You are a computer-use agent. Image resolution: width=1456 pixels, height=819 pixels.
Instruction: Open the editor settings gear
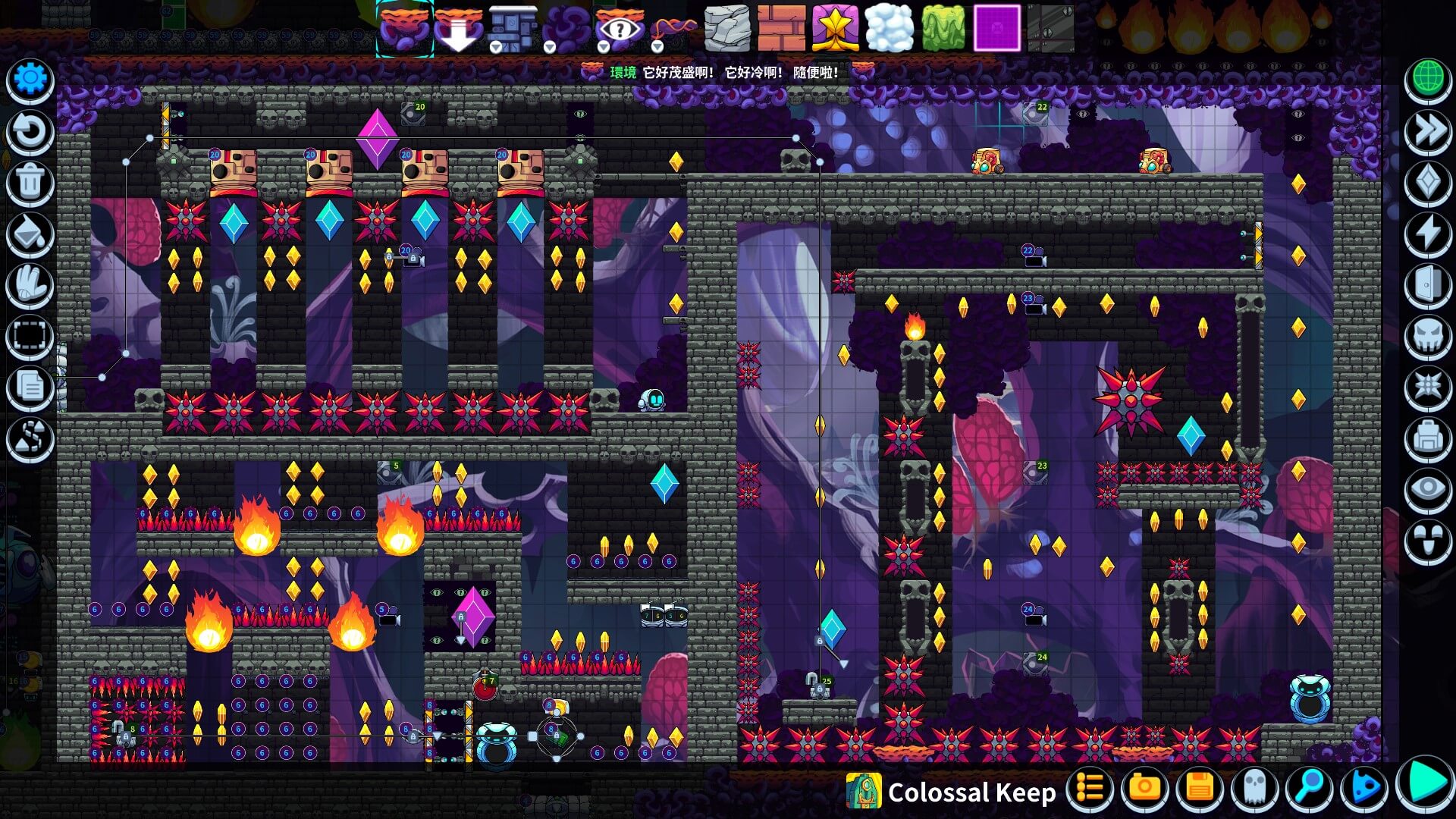[30, 78]
